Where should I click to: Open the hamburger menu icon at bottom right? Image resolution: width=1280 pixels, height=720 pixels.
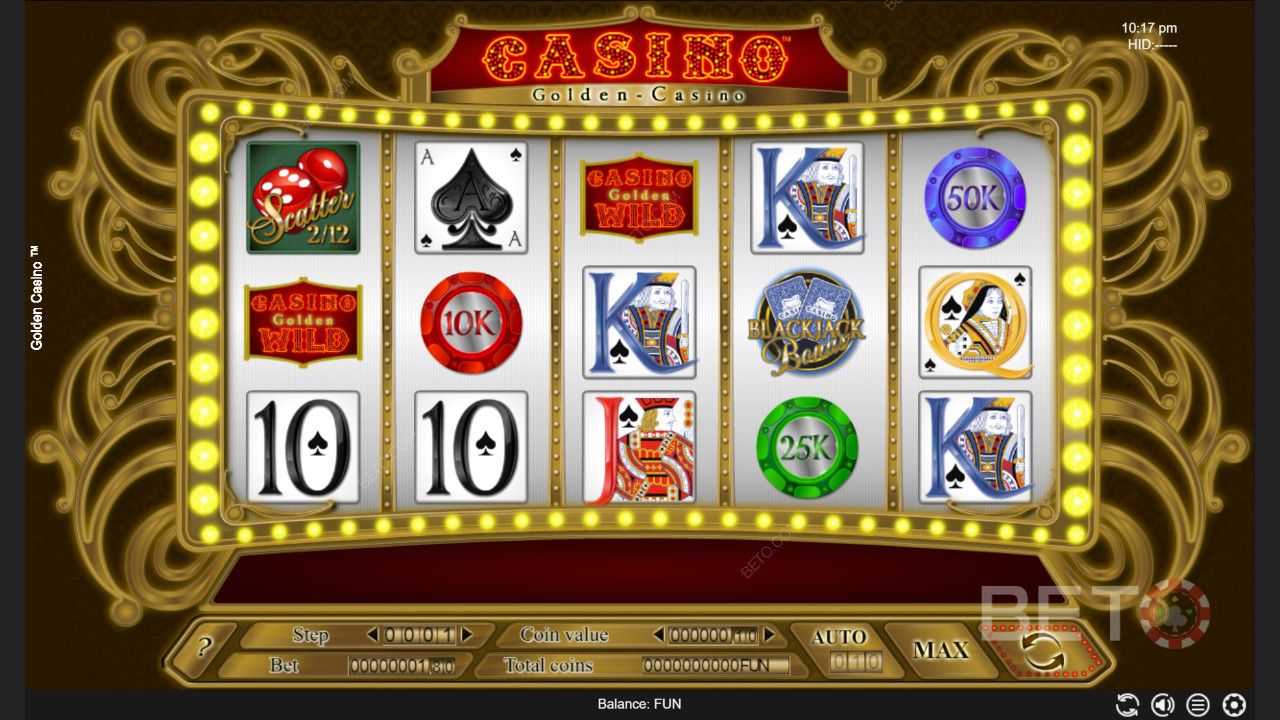(1196, 704)
